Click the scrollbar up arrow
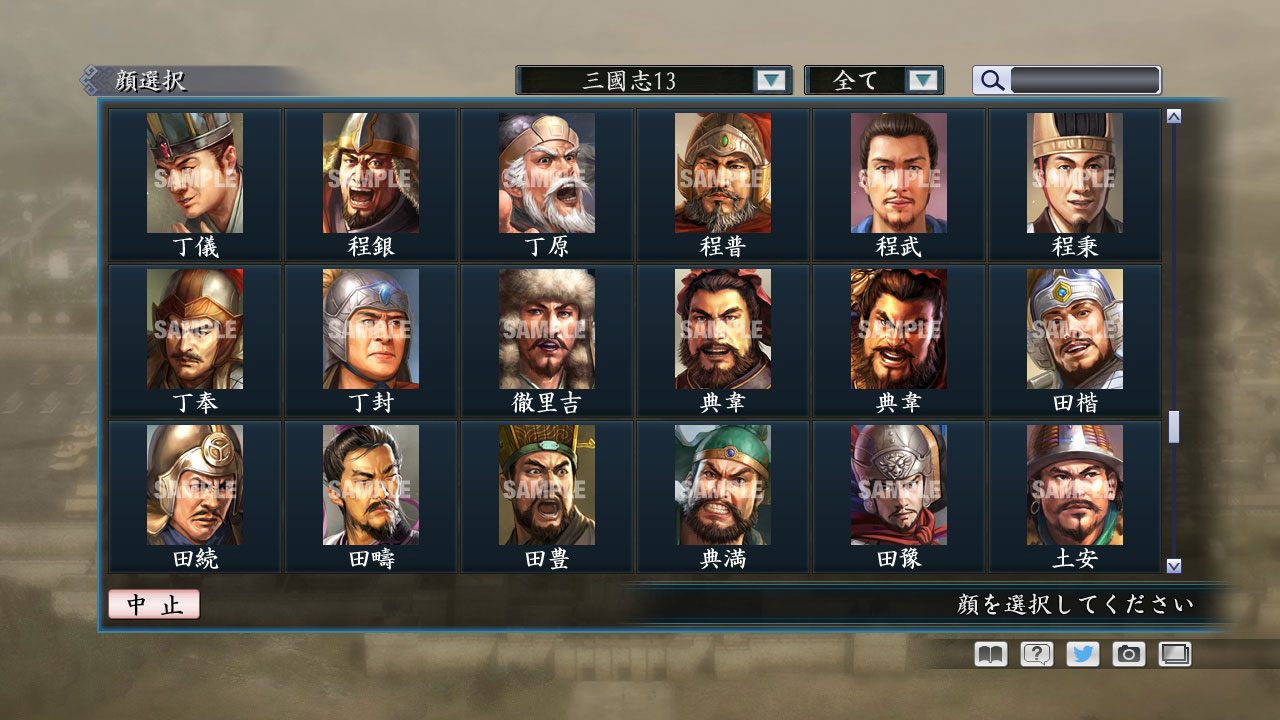The height and width of the screenshot is (720, 1280). [1172, 115]
